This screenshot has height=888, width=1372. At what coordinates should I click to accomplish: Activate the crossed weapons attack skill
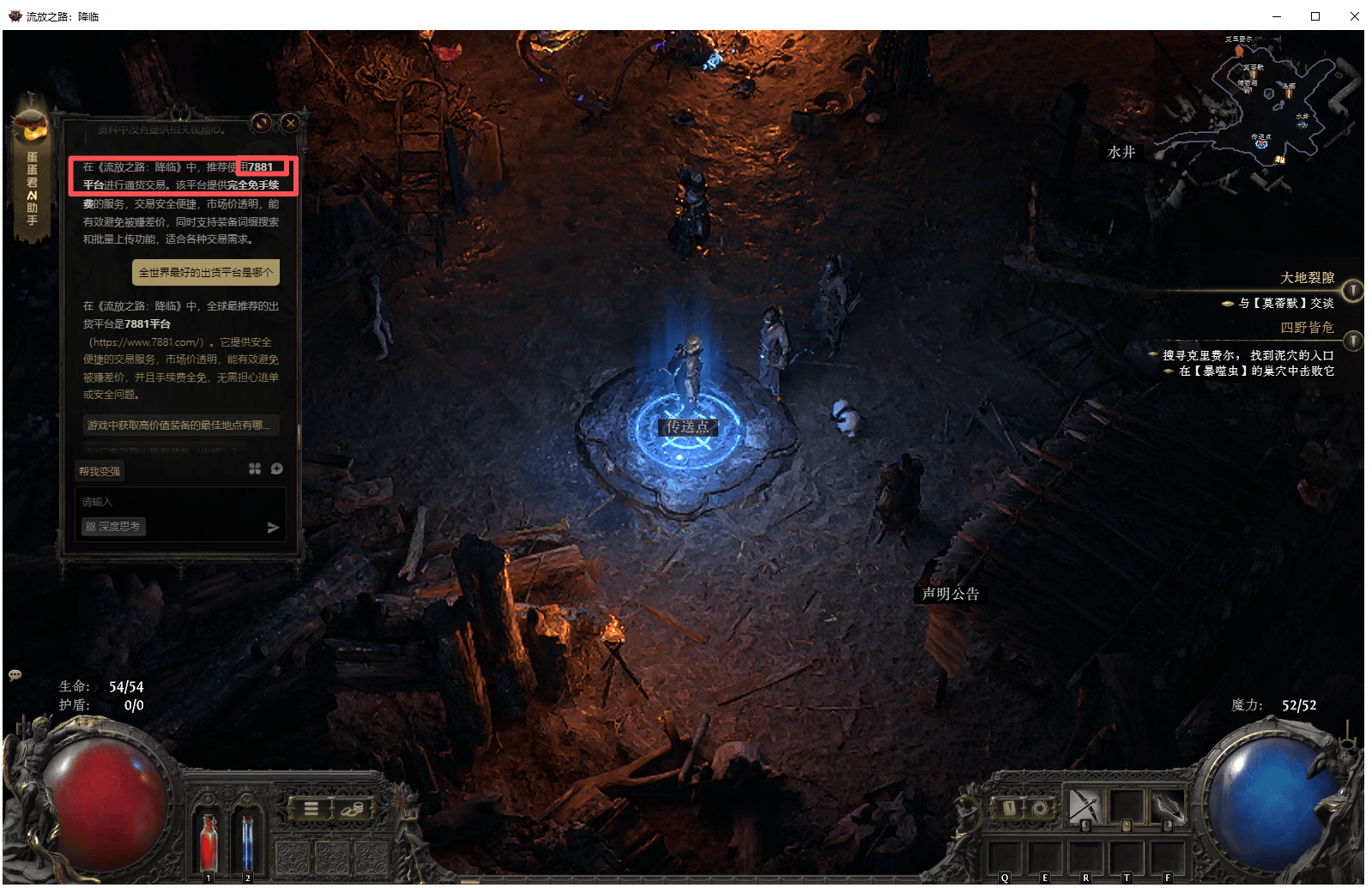[x=1084, y=806]
